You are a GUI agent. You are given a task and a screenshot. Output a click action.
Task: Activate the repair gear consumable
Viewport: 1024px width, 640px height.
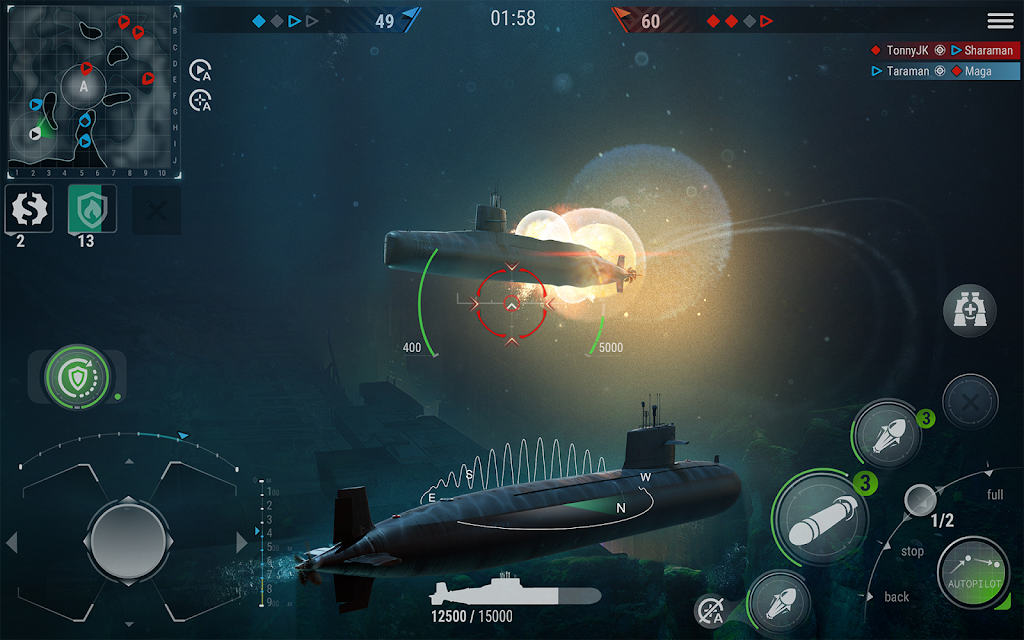point(29,208)
